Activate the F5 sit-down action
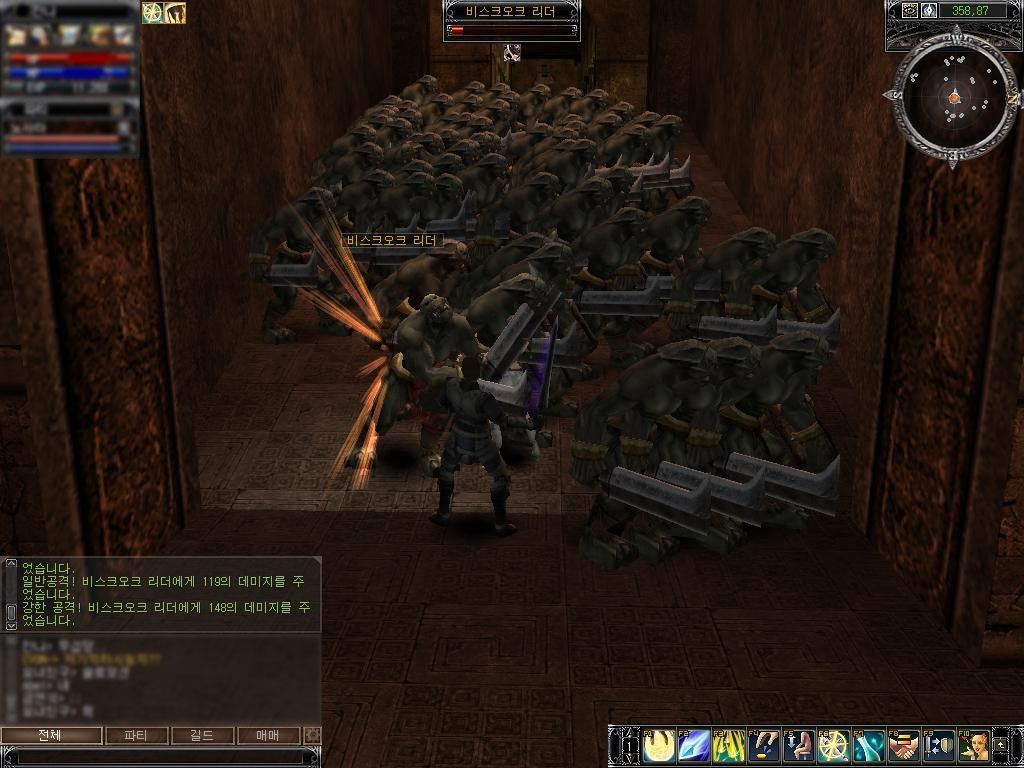 click(799, 745)
